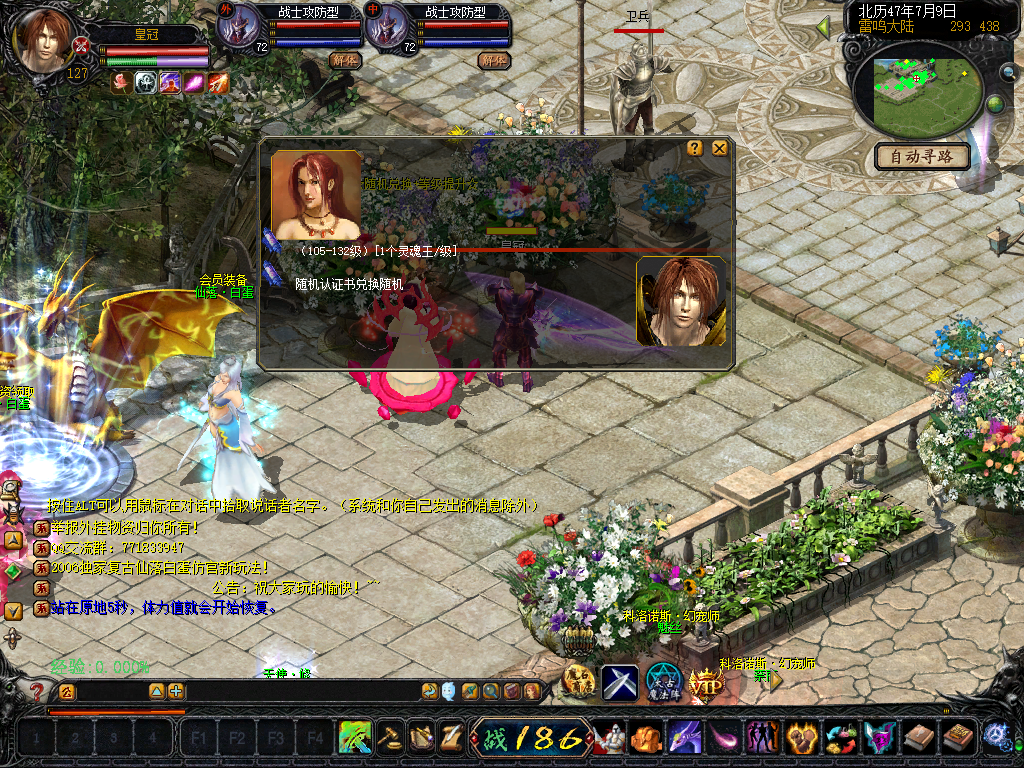
Task: Select the hammer icon on the toolbar
Action: coord(388,738)
